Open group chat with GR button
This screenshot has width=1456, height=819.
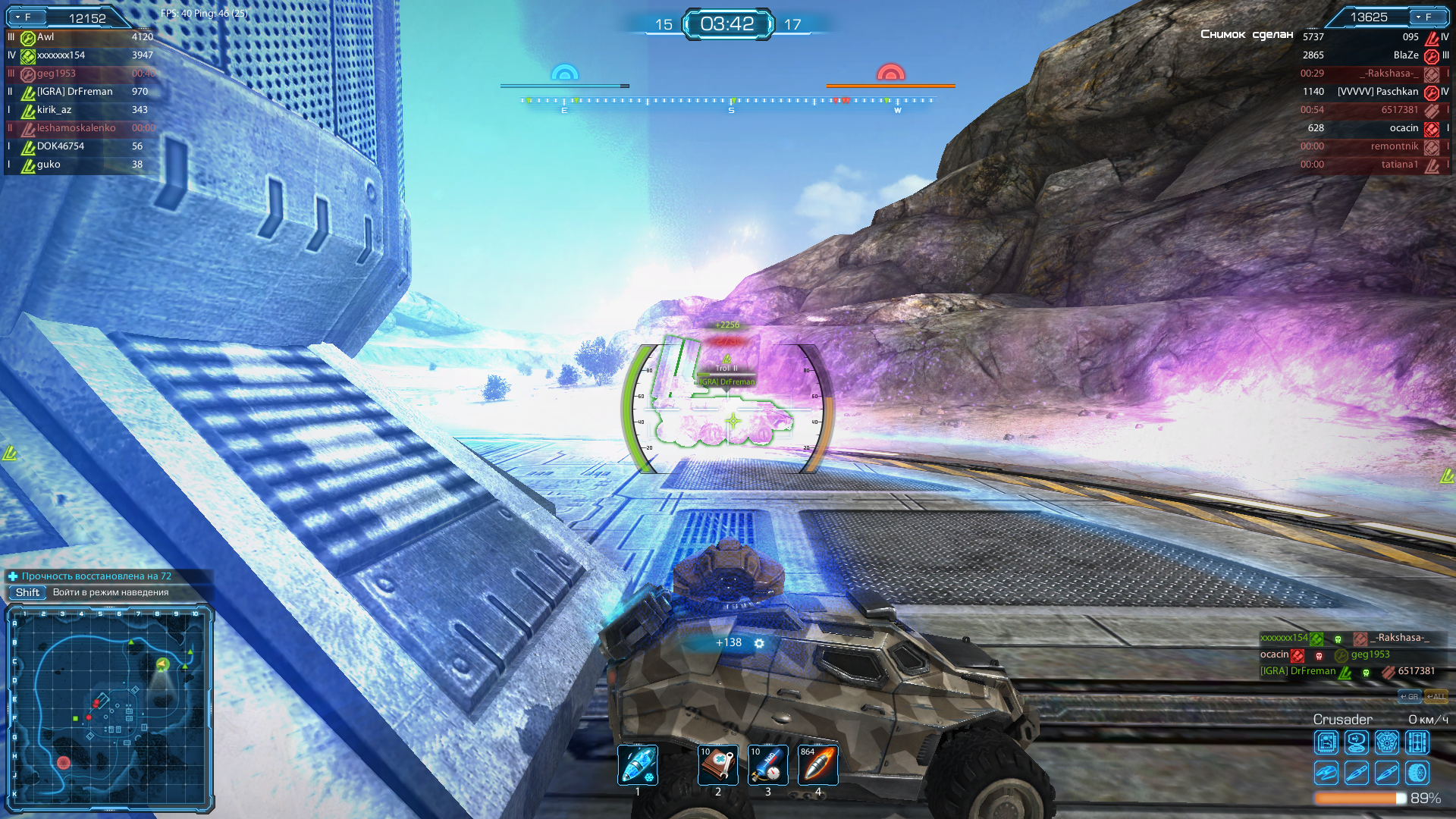tap(1409, 697)
